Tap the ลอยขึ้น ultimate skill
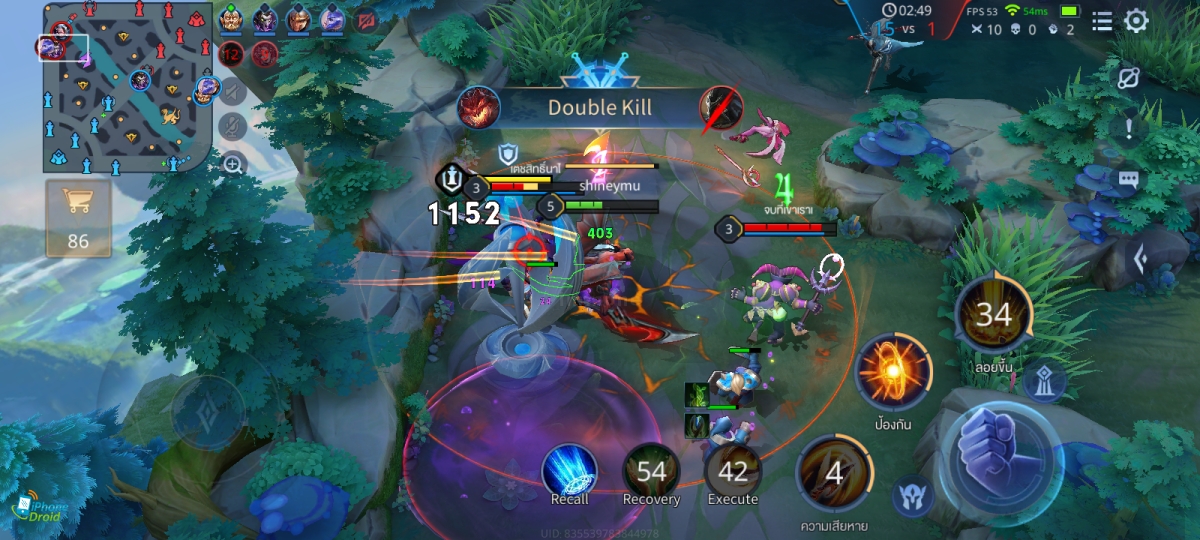 [x=993, y=316]
